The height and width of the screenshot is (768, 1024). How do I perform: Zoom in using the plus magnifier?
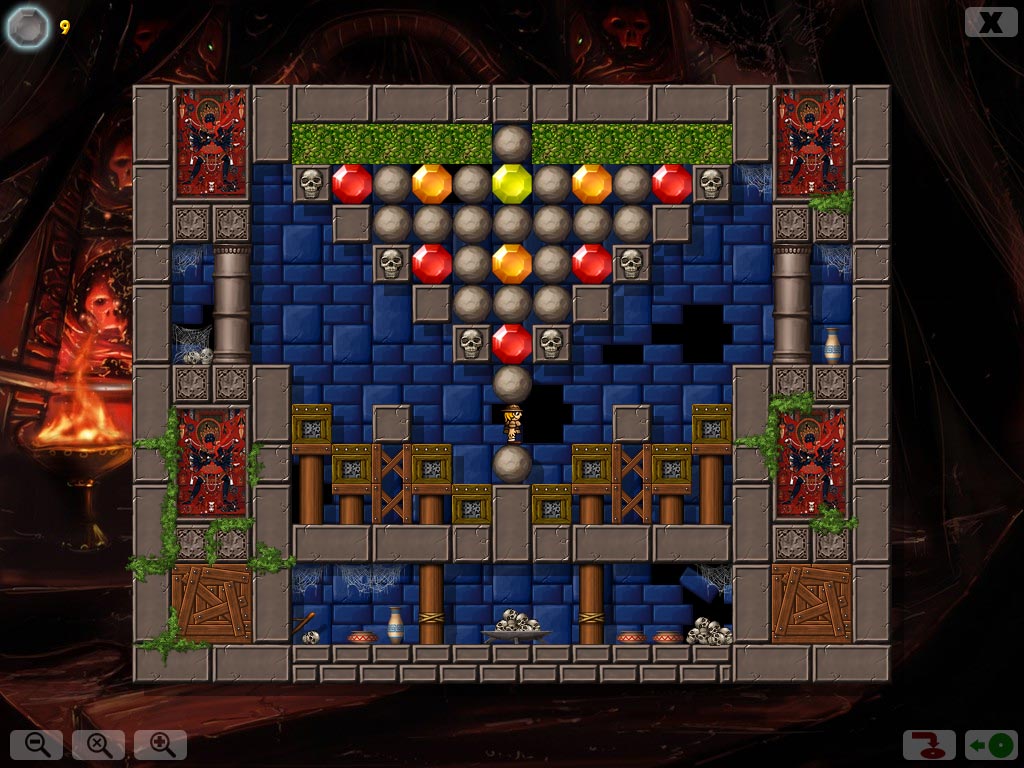(161, 744)
